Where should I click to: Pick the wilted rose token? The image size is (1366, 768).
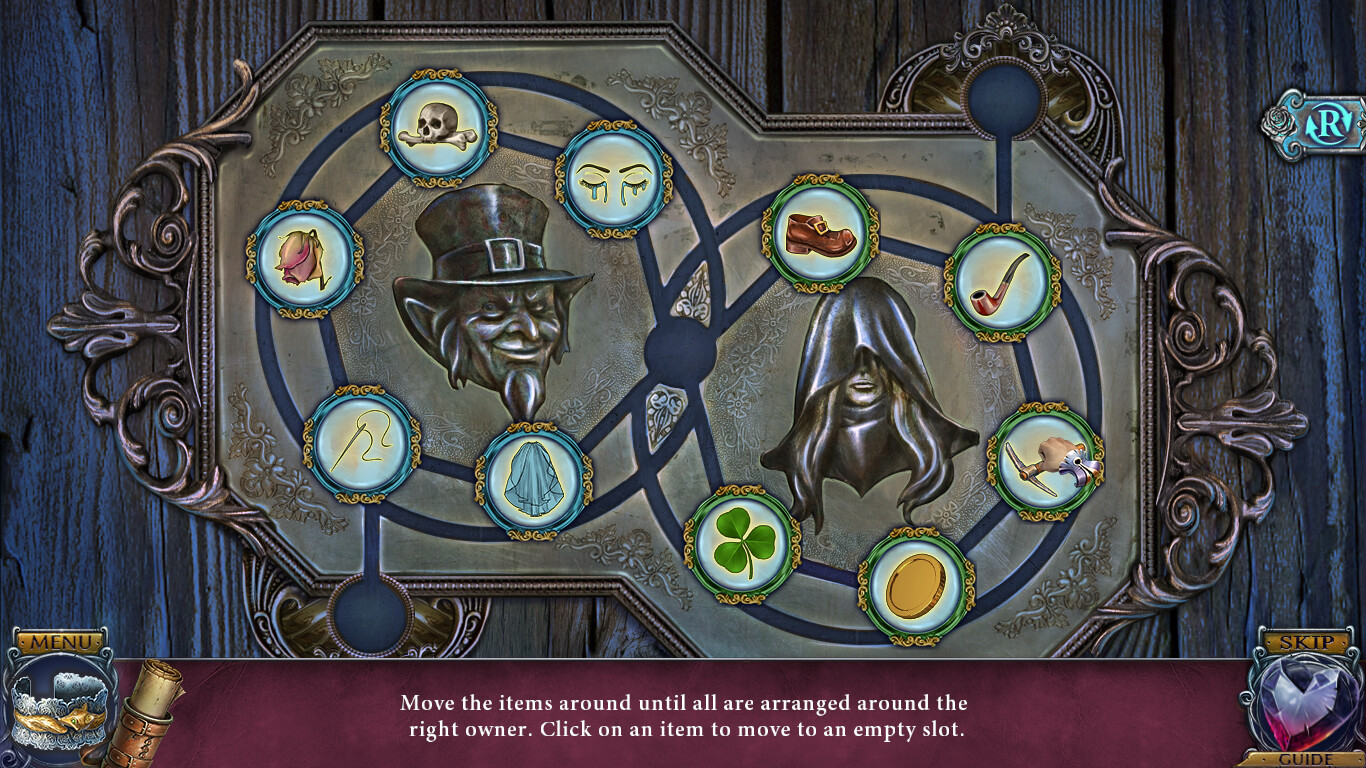304,258
